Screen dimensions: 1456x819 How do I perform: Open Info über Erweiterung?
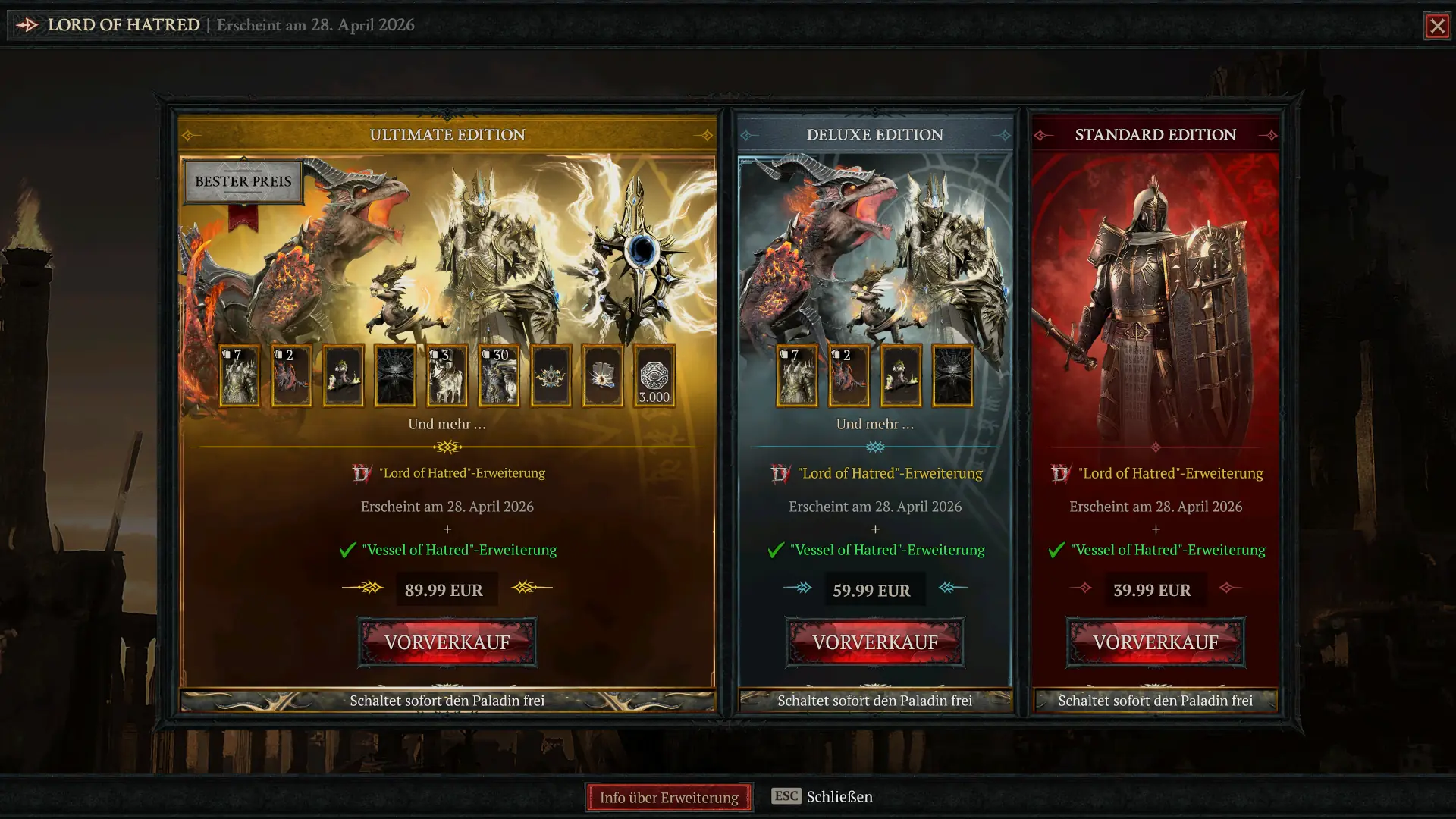[x=668, y=797]
